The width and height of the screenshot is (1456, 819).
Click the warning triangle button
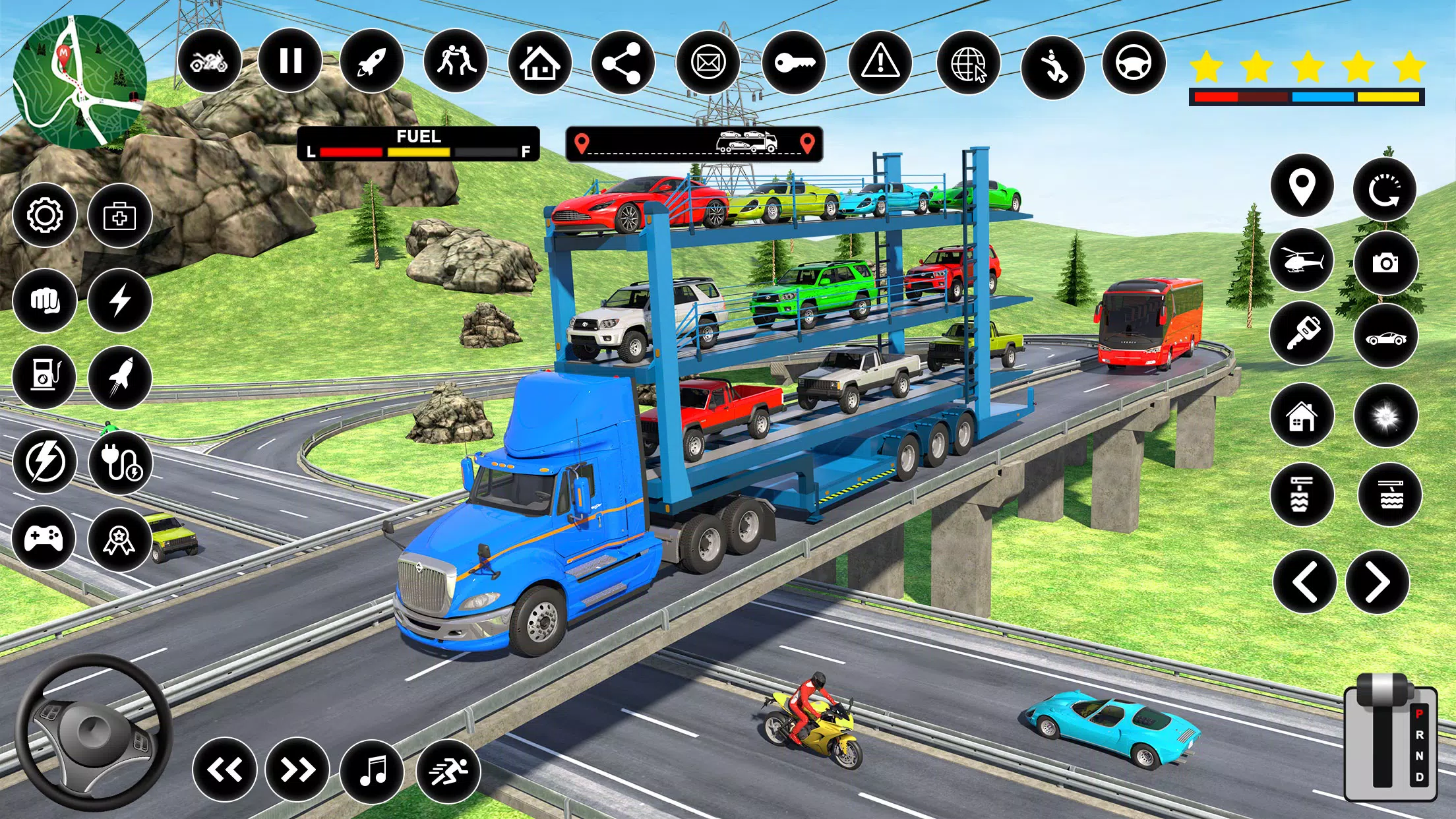pyautogui.click(x=880, y=63)
